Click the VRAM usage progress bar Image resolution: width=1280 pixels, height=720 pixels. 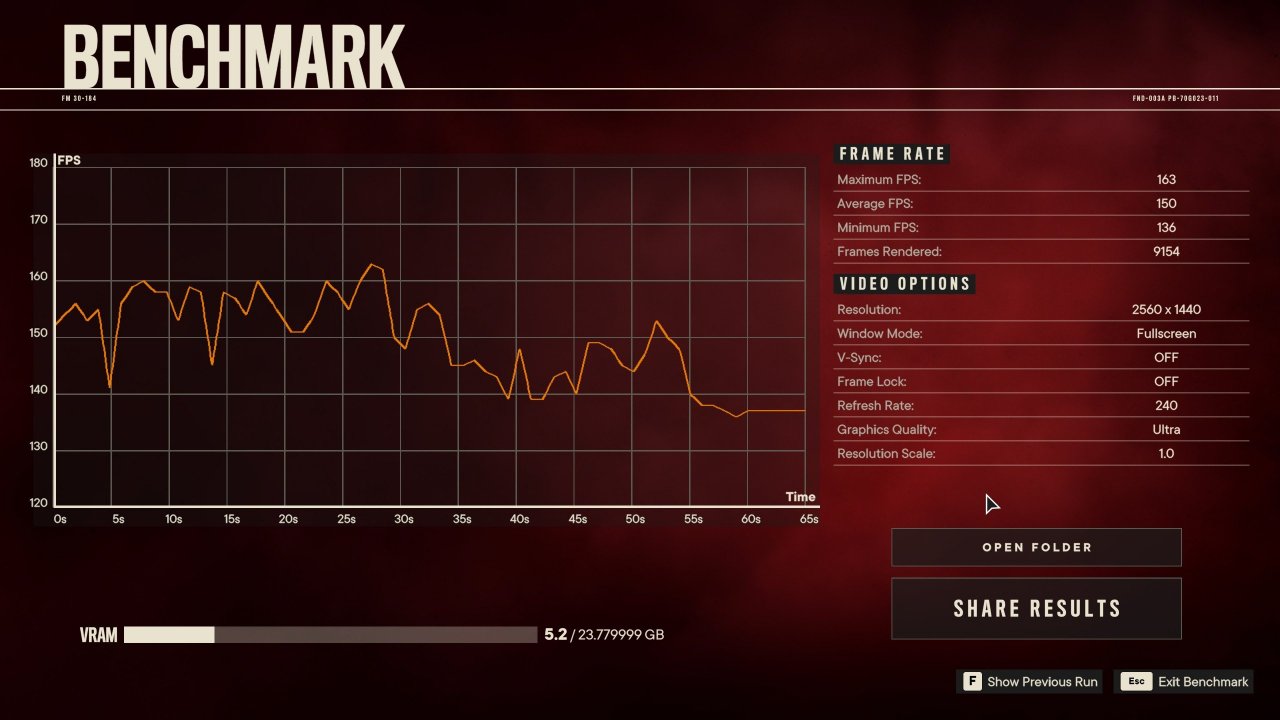tap(330, 634)
